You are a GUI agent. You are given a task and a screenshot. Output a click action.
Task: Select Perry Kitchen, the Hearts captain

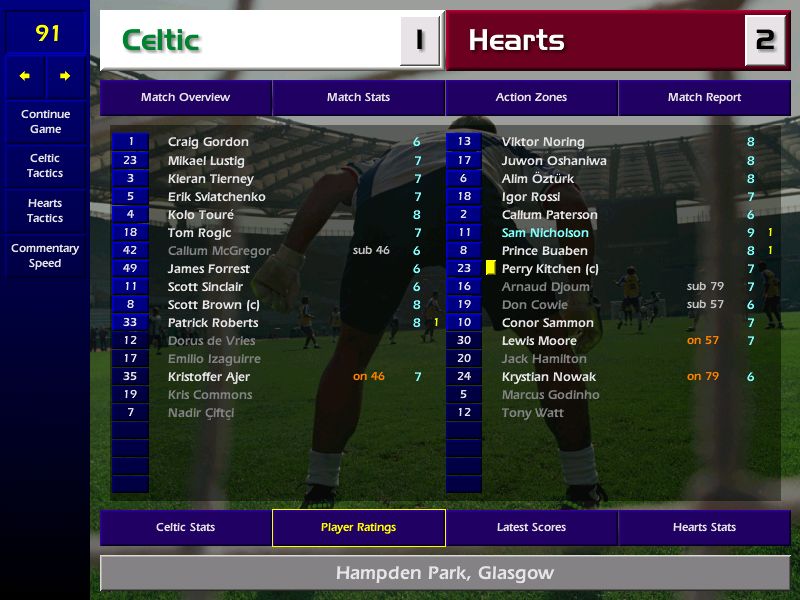click(549, 269)
